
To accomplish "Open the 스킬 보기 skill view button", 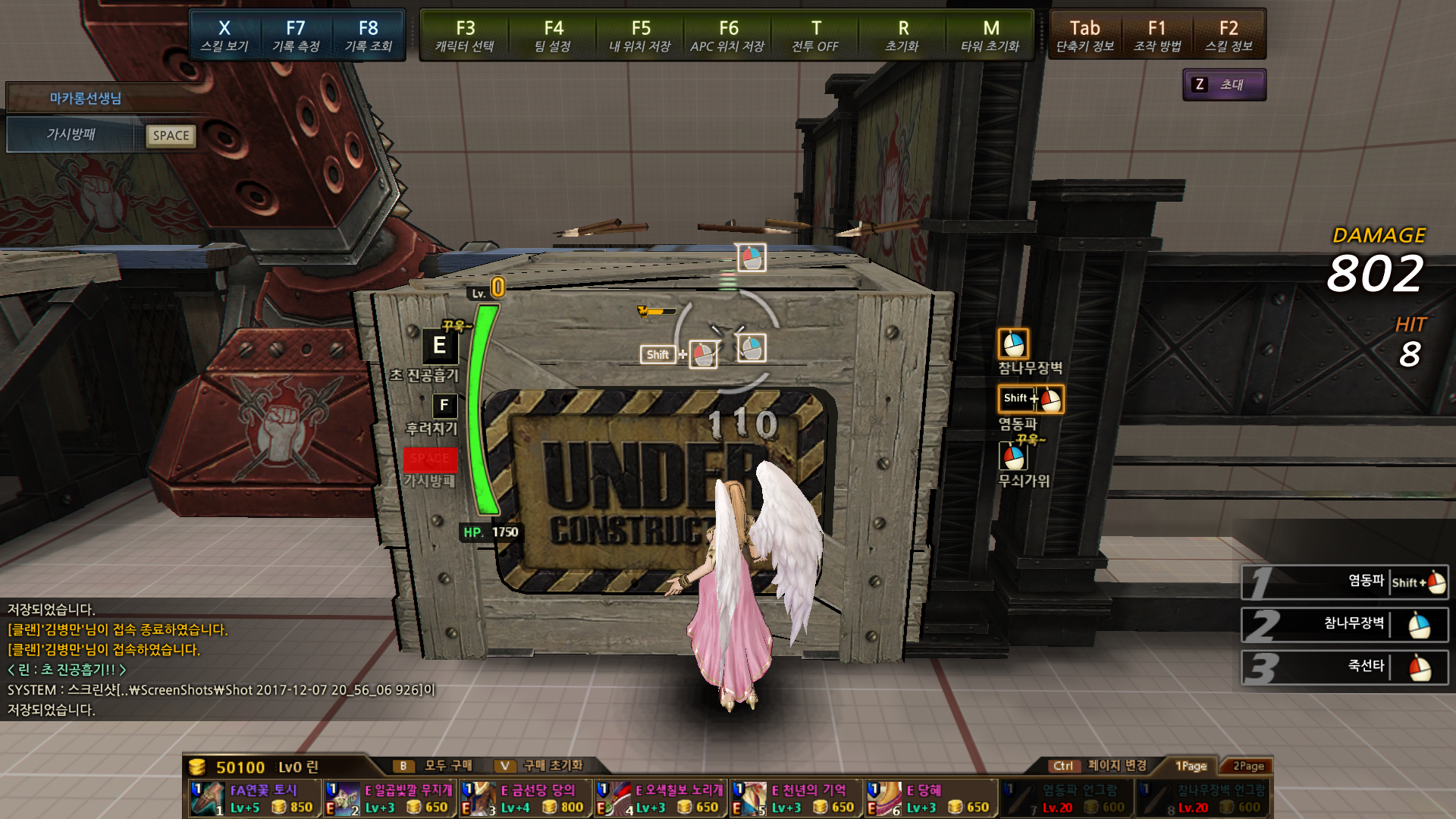I will [224, 36].
